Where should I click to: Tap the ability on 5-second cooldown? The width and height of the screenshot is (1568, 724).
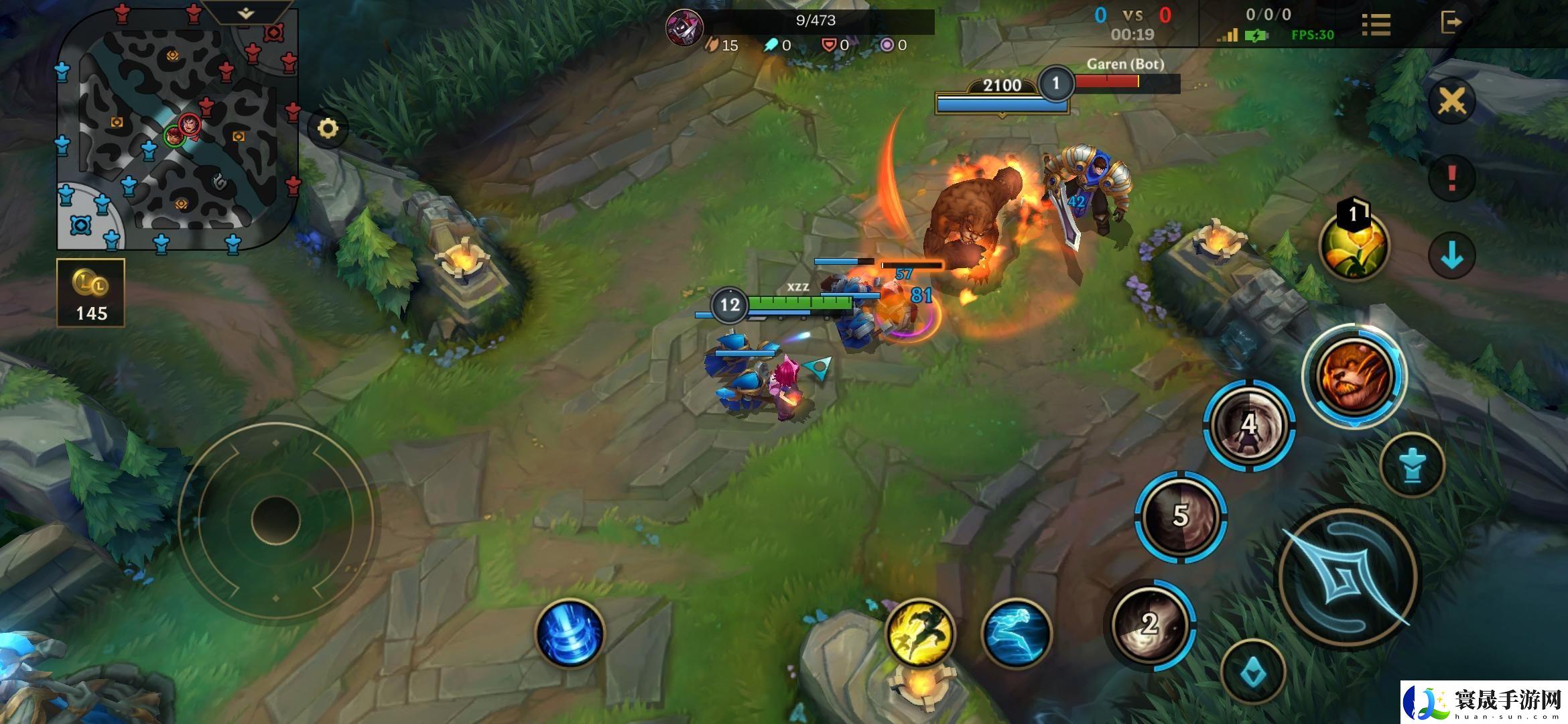(x=1181, y=516)
